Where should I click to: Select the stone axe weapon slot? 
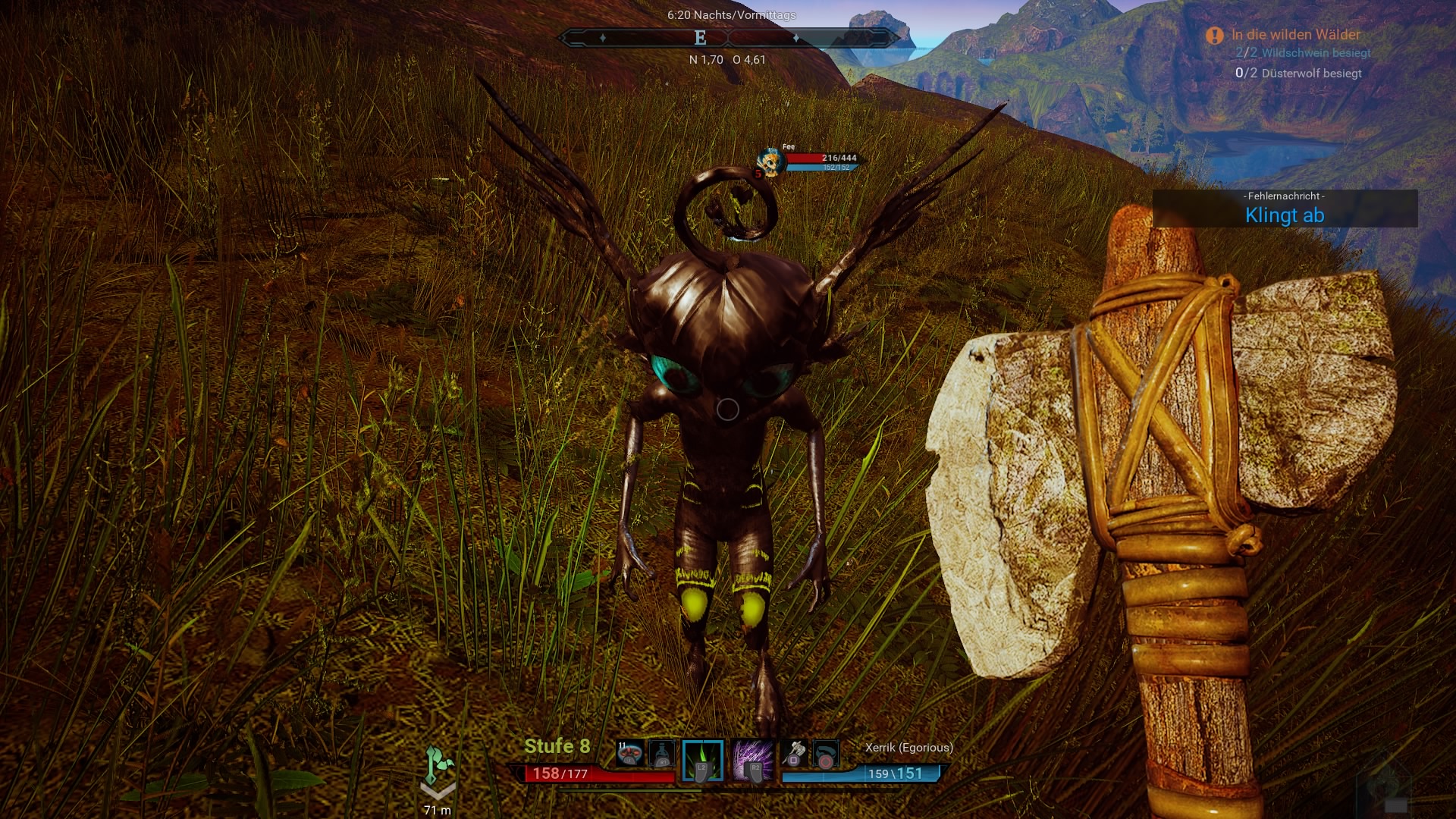click(793, 754)
